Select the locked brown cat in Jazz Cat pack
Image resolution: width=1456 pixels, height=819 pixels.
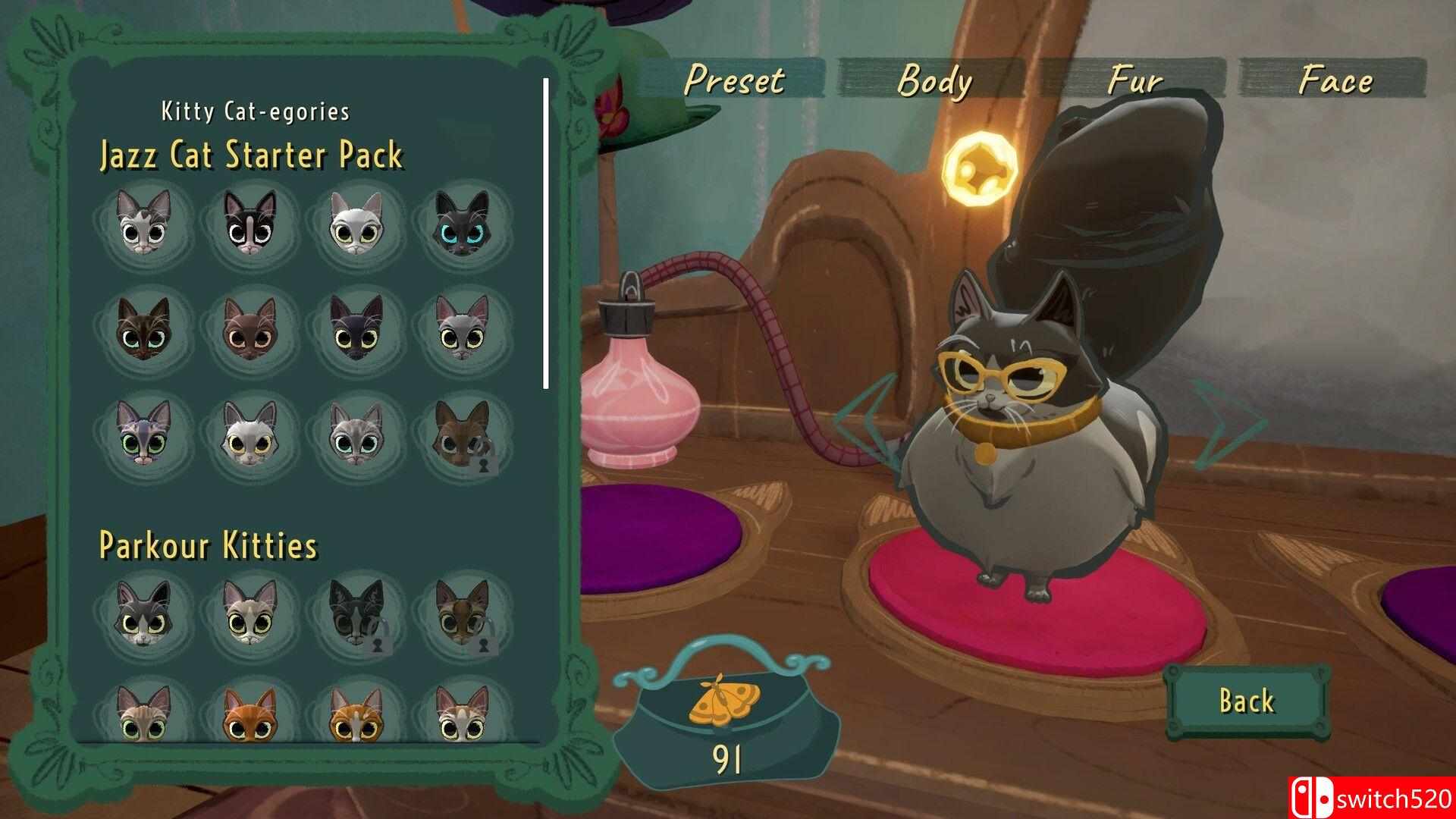pos(463,434)
